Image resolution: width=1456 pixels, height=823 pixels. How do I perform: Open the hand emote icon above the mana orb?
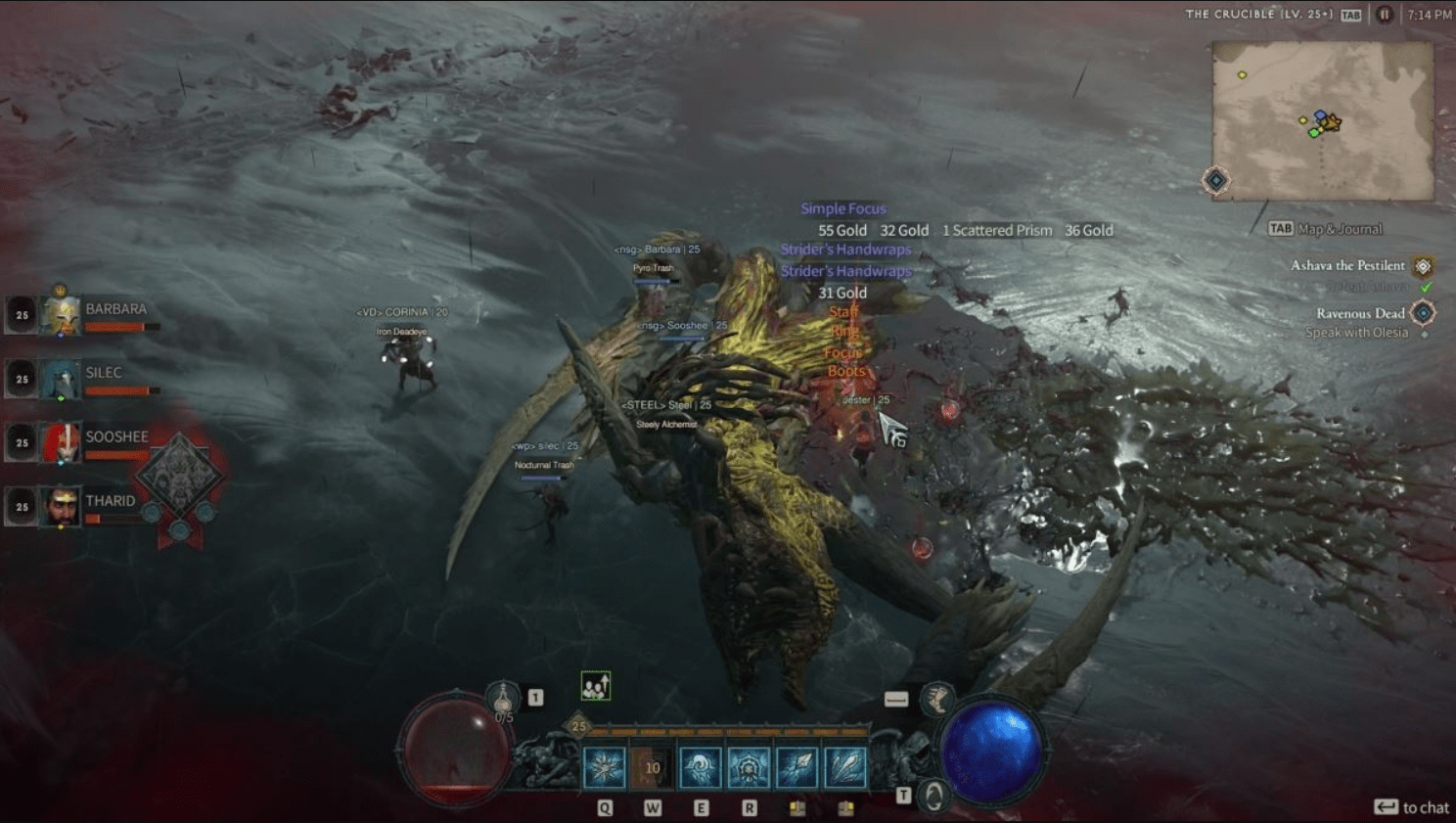click(937, 699)
